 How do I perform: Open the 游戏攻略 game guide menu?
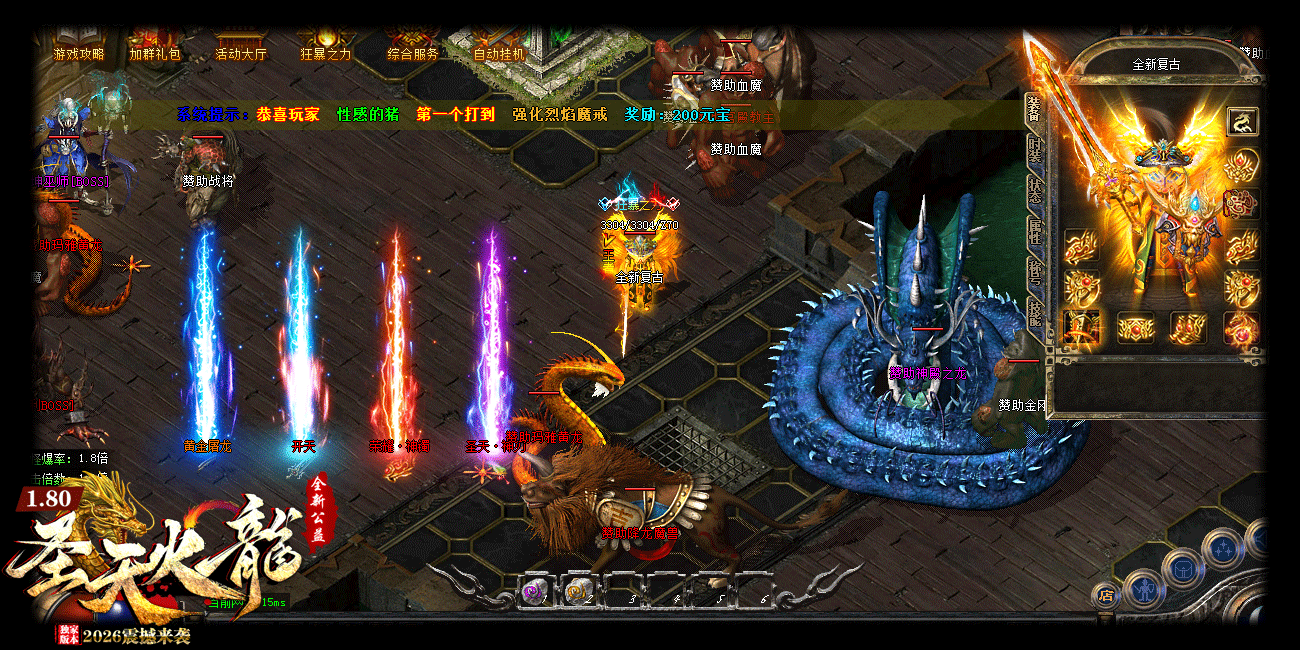(x=78, y=53)
